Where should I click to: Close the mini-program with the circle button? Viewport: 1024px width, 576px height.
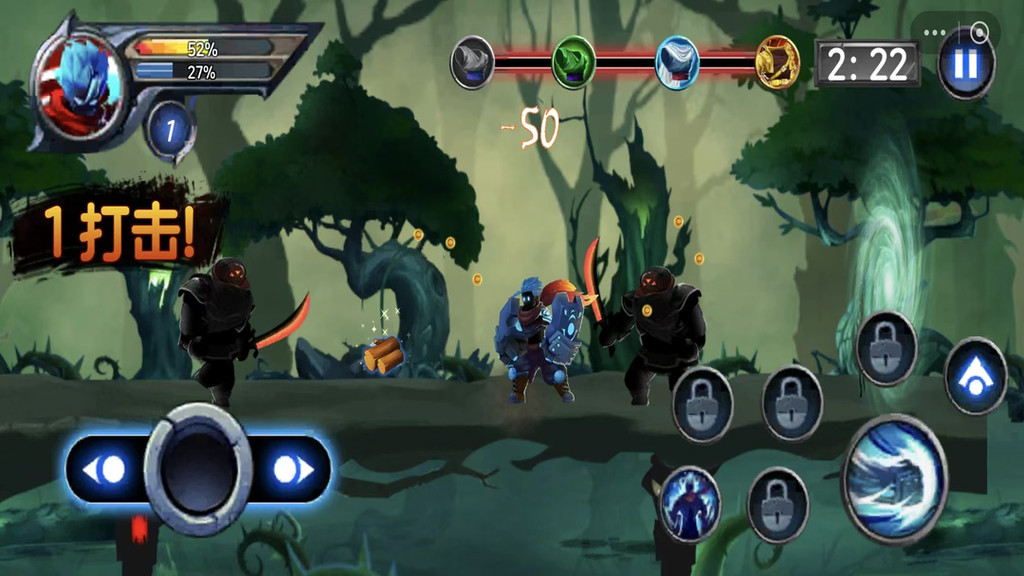(x=980, y=32)
